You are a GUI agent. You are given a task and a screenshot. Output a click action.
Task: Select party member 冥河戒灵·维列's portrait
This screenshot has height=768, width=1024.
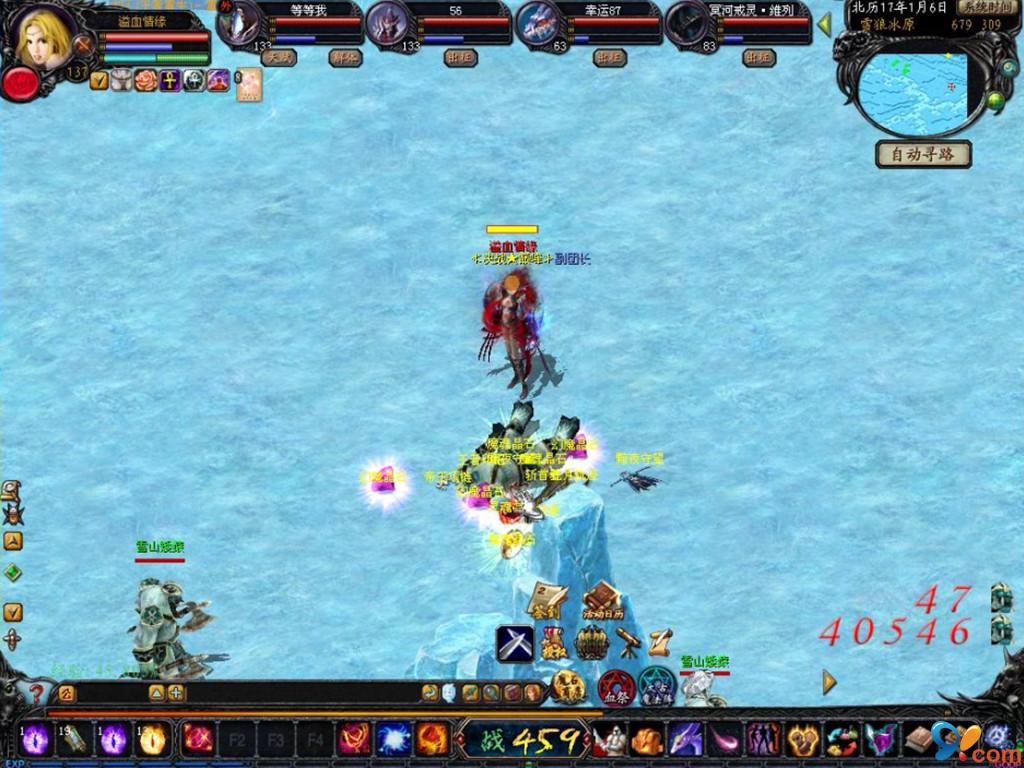pyautogui.click(x=690, y=24)
